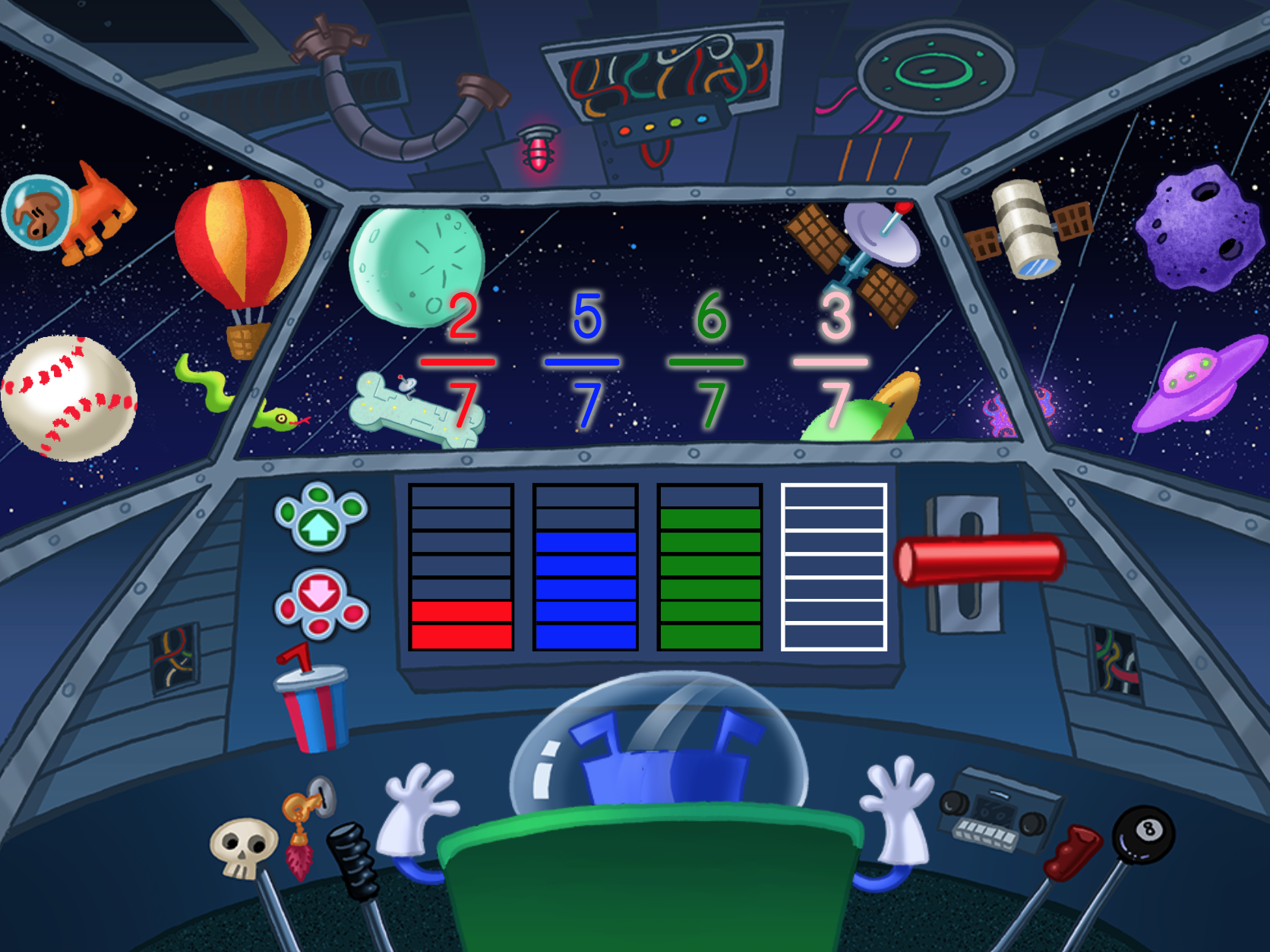Select the empty white-outlined fraction bar
The image size is (1270, 952).
click(834, 567)
